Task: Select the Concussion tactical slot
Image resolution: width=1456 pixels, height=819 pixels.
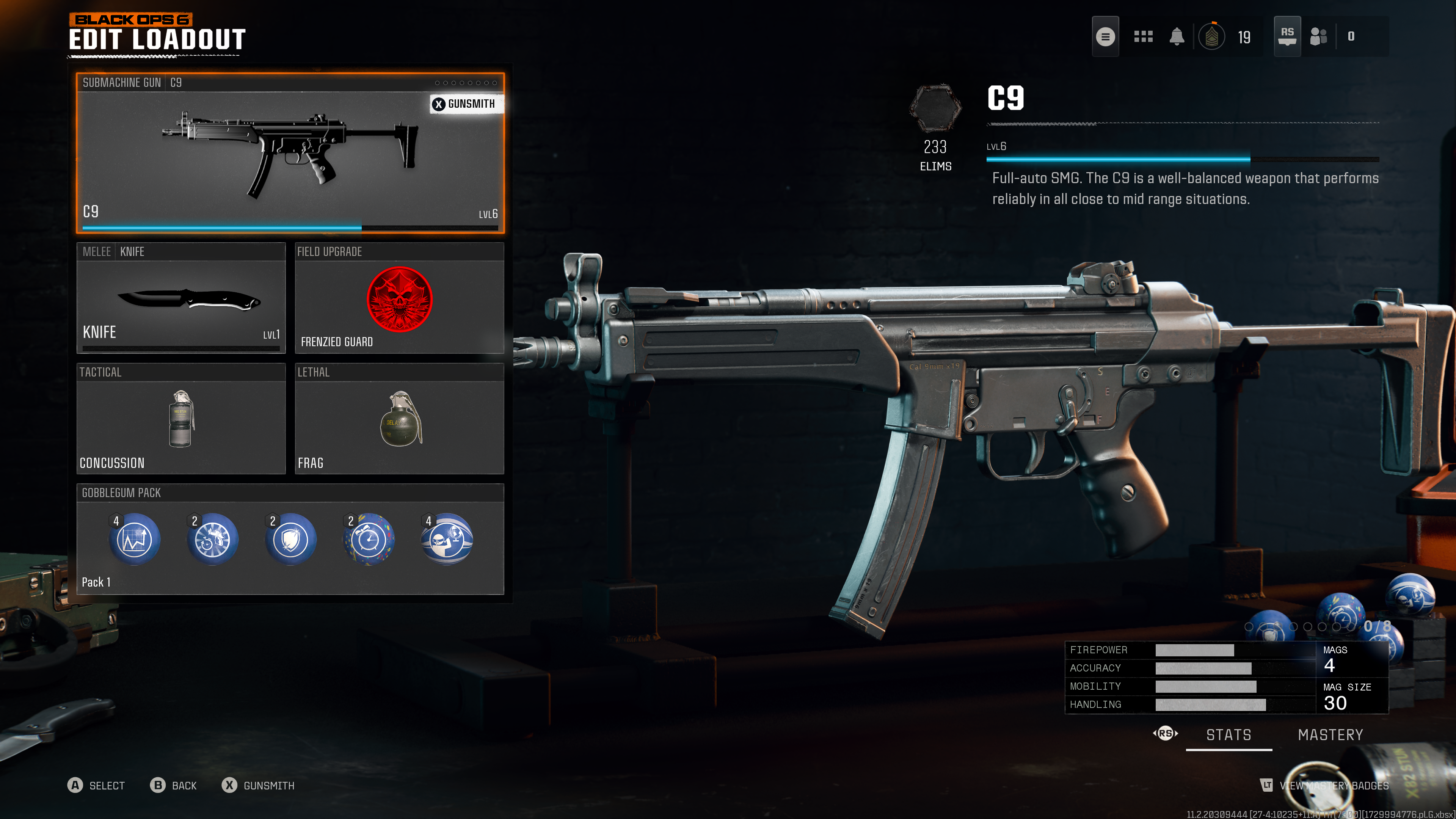Action: (x=181, y=419)
